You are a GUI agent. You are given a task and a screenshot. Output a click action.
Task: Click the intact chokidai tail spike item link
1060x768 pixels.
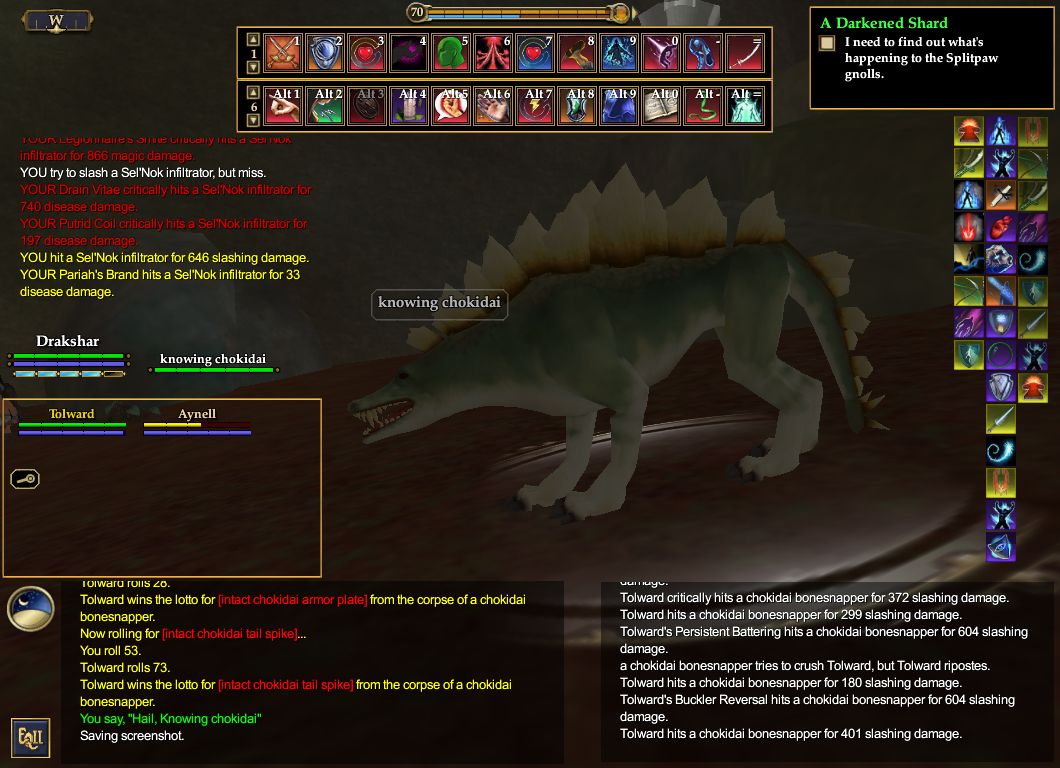(285, 685)
